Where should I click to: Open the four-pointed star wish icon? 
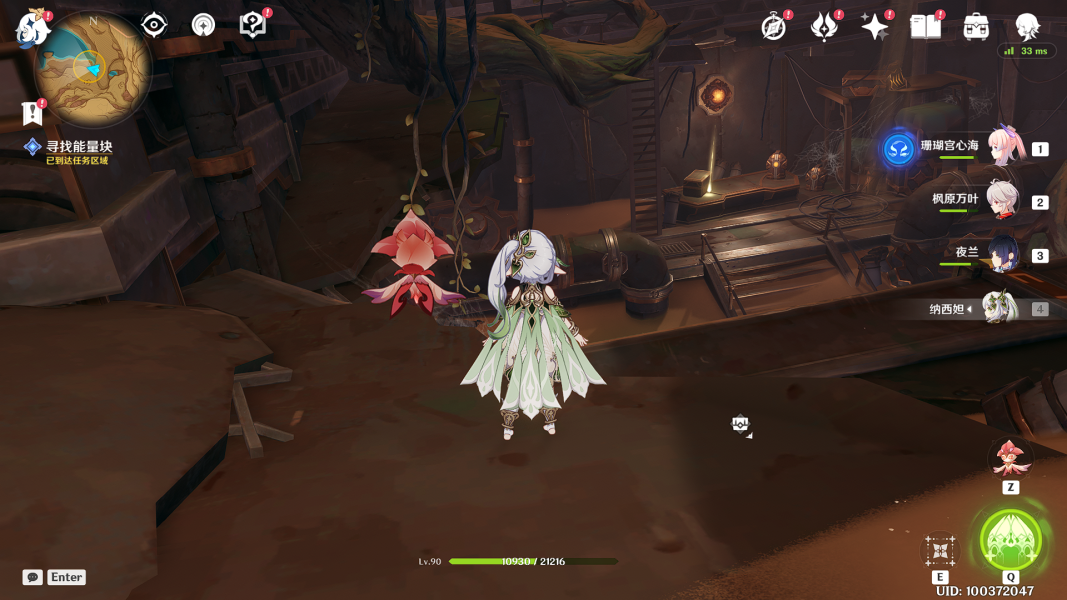point(874,27)
